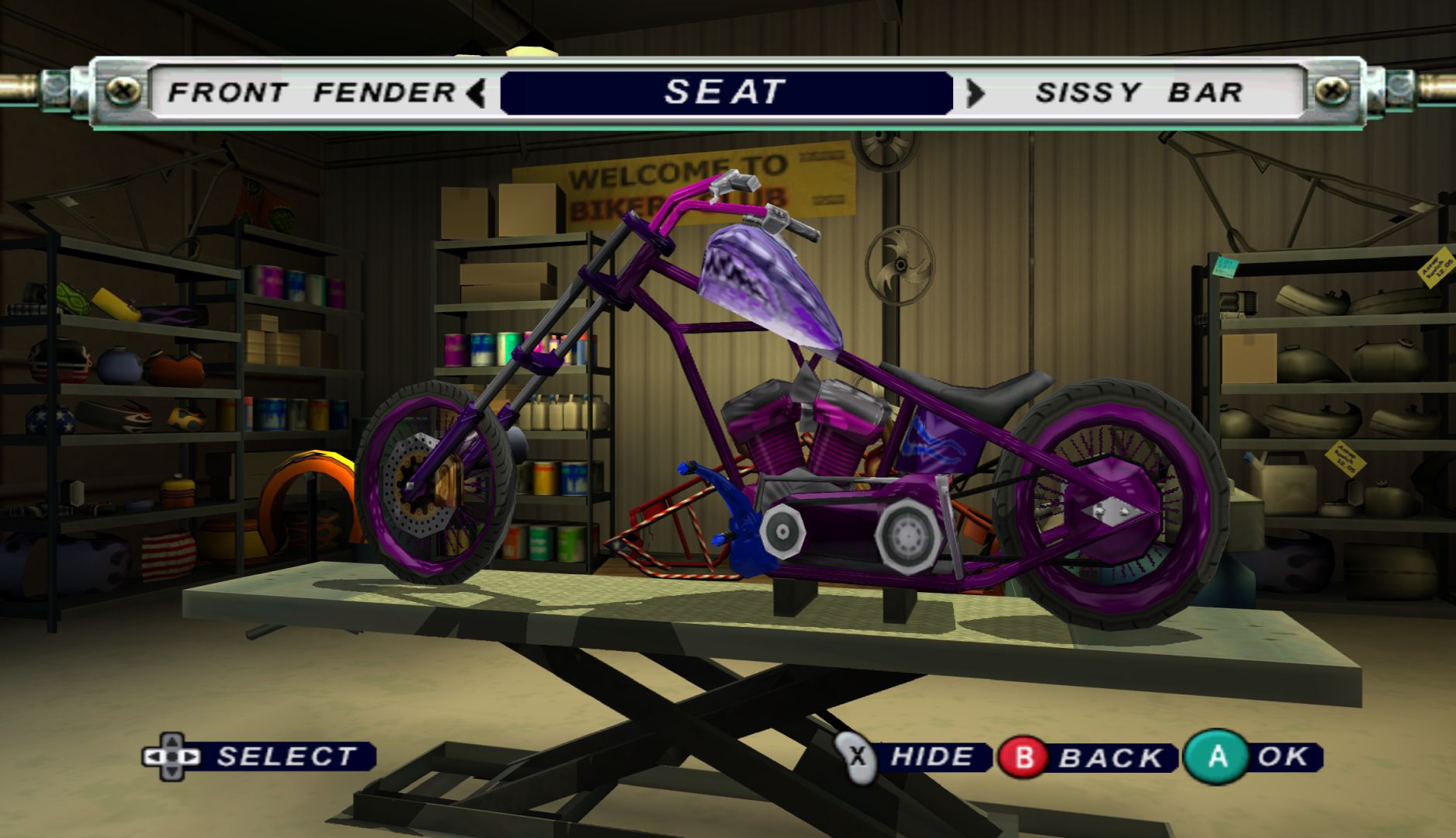Hide the menu with the Hide label
1456x838 pixels.
pos(931,757)
